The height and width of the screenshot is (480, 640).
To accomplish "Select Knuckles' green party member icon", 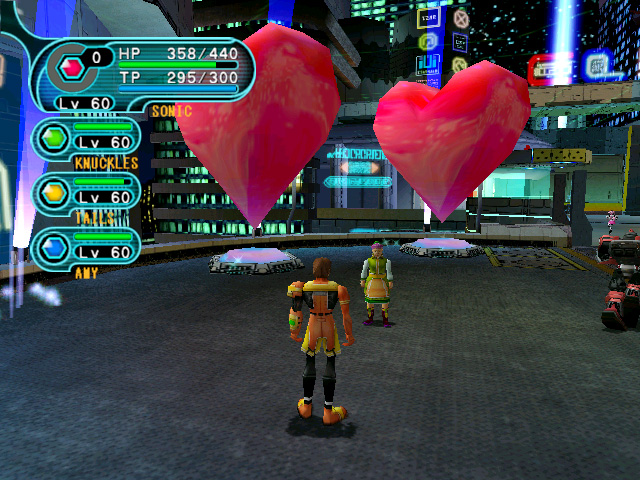I will click(x=54, y=136).
